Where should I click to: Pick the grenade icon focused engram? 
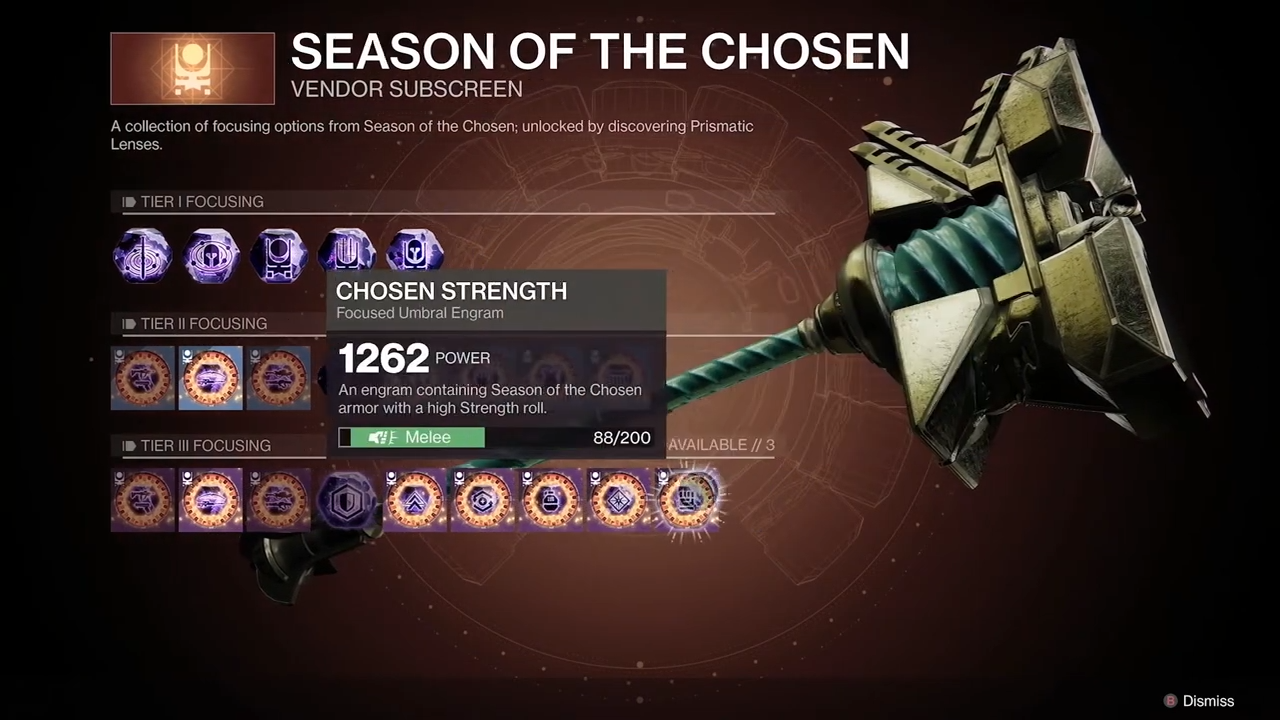pyautogui.click(x=550, y=500)
